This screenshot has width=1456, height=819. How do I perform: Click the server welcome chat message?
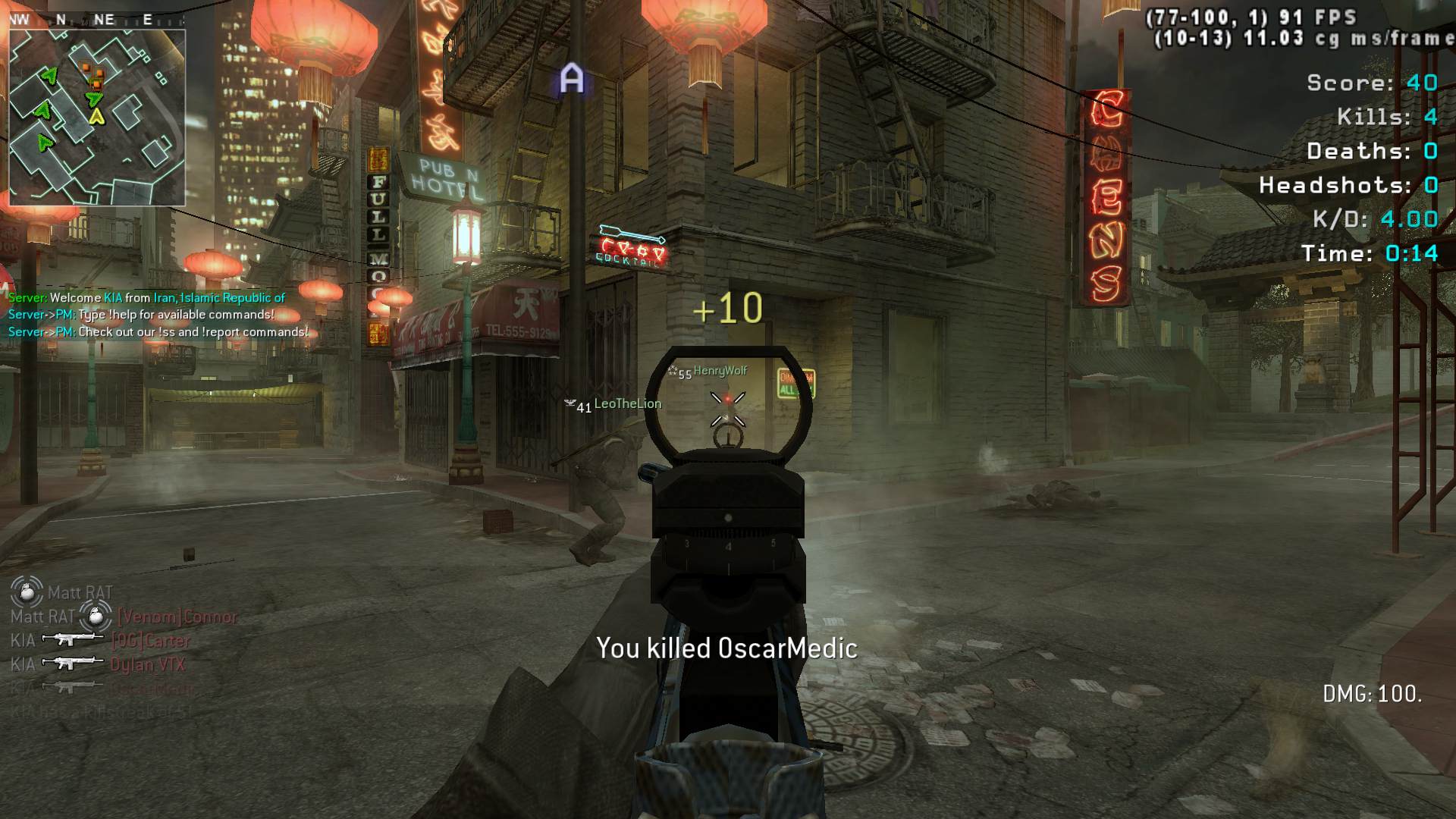pyautogui.click(x=146, y=298)
